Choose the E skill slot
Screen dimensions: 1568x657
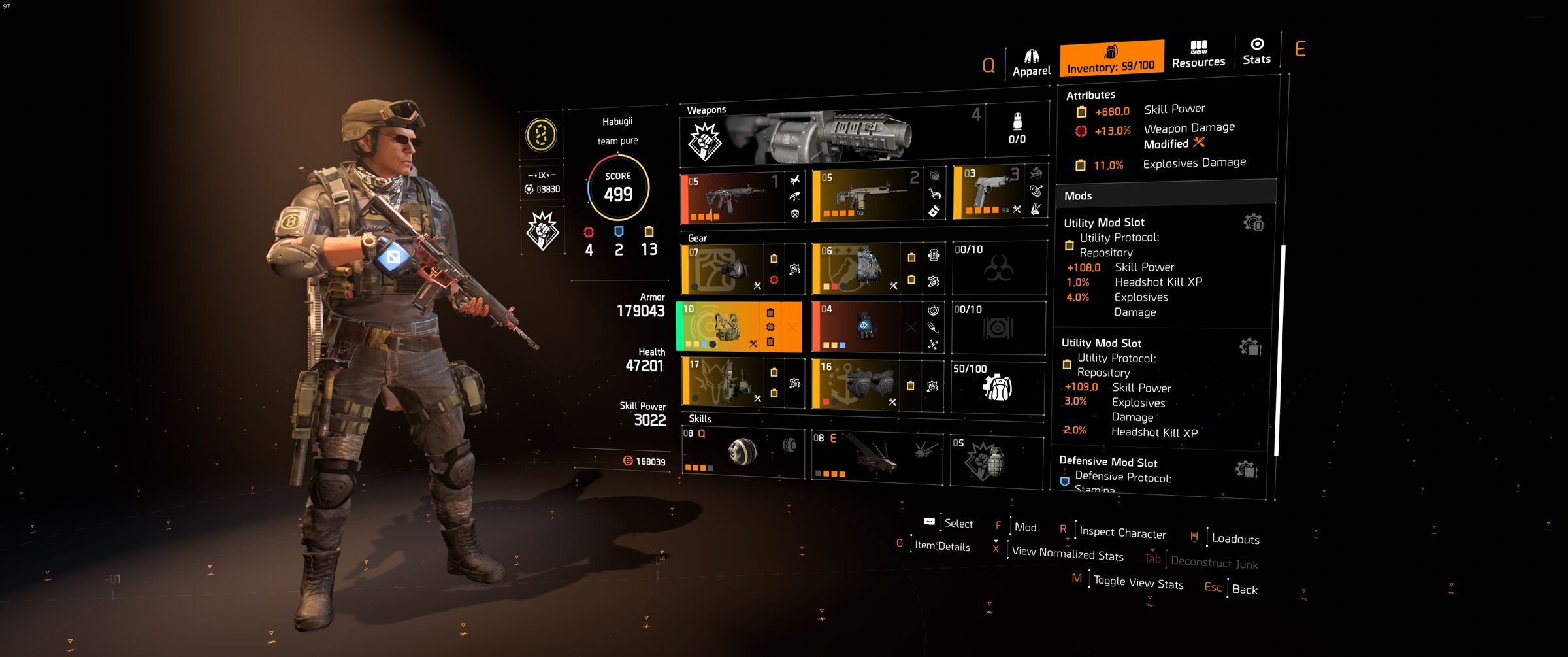[875, 456]
